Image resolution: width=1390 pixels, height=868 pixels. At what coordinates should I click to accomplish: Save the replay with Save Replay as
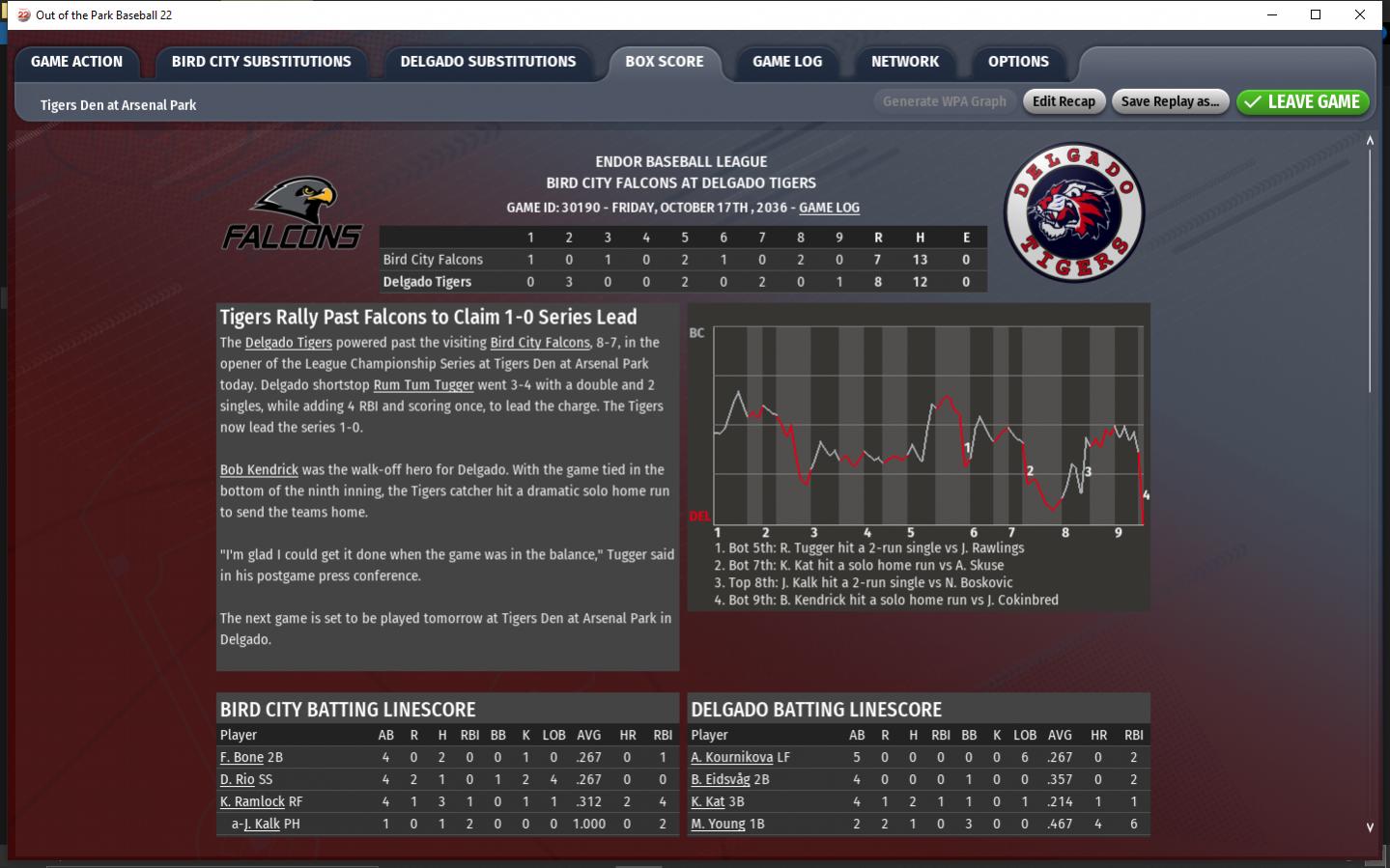click(x=1170, y=101)
